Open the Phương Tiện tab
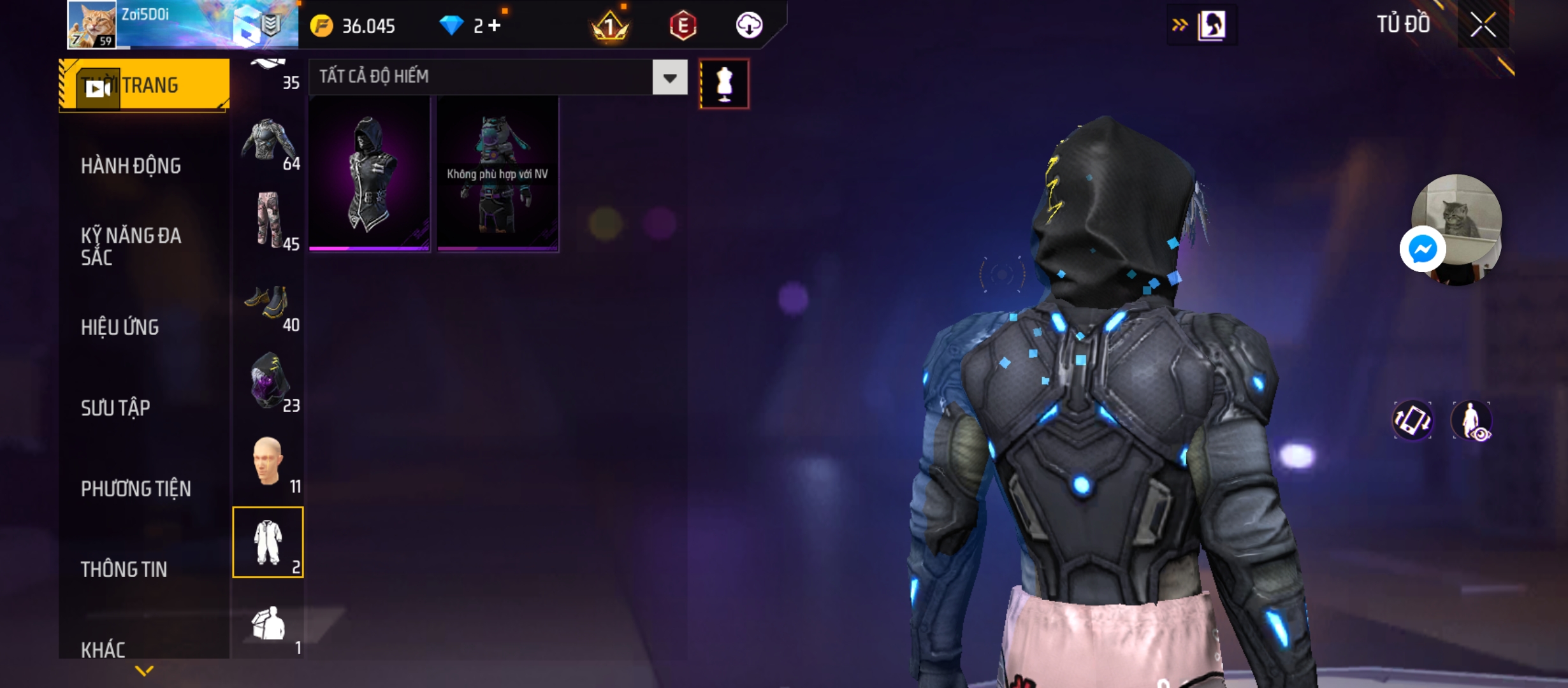Screen dimensions: 1568x688 point(136,489)
